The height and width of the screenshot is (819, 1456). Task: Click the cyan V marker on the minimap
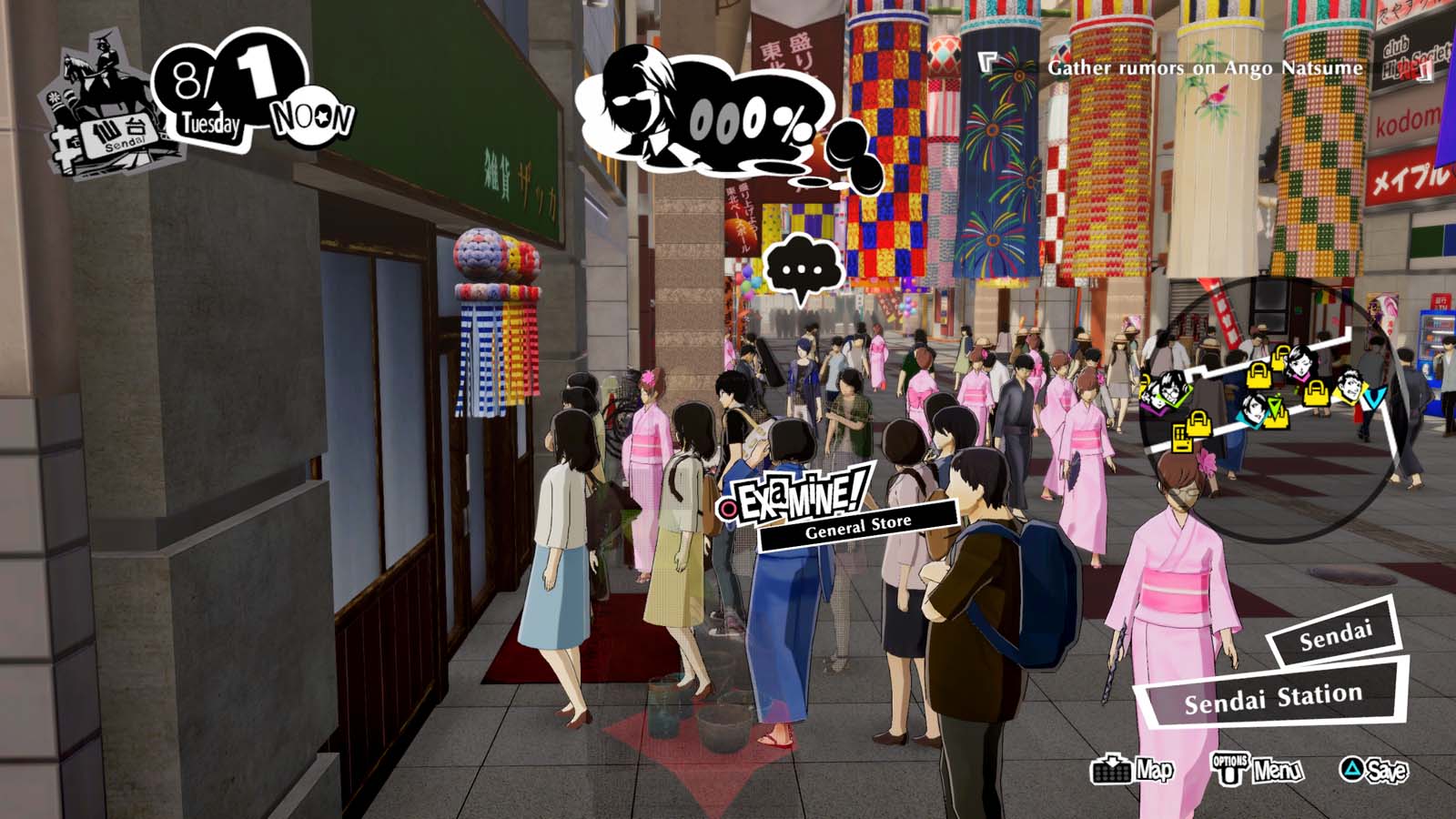click(x=1373, y=399)
